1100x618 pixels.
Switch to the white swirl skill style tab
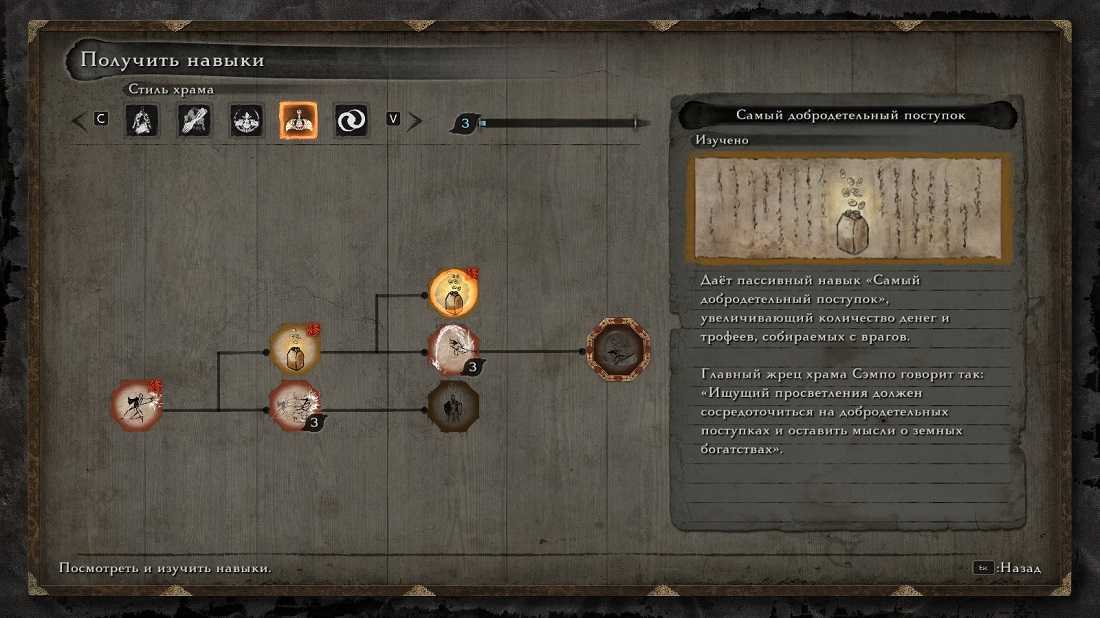(351, 121)
